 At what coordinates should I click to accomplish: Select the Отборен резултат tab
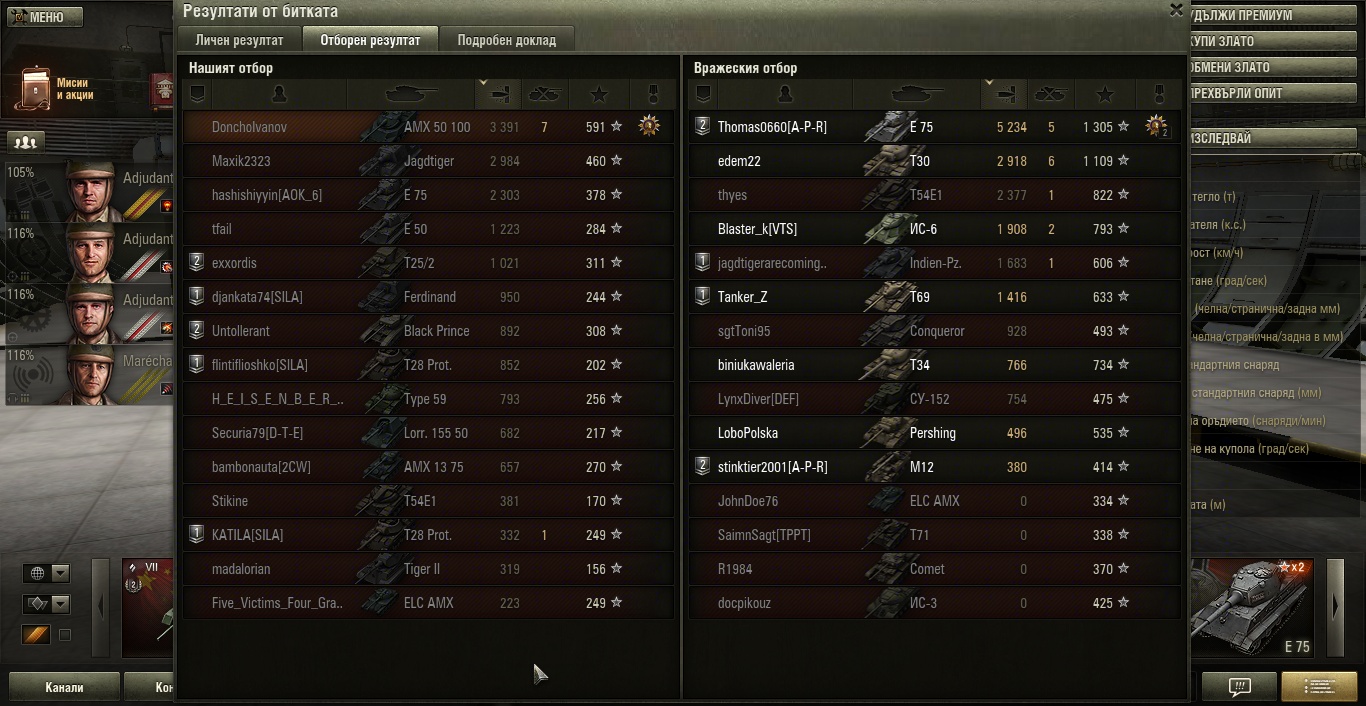tap(370, 40)
